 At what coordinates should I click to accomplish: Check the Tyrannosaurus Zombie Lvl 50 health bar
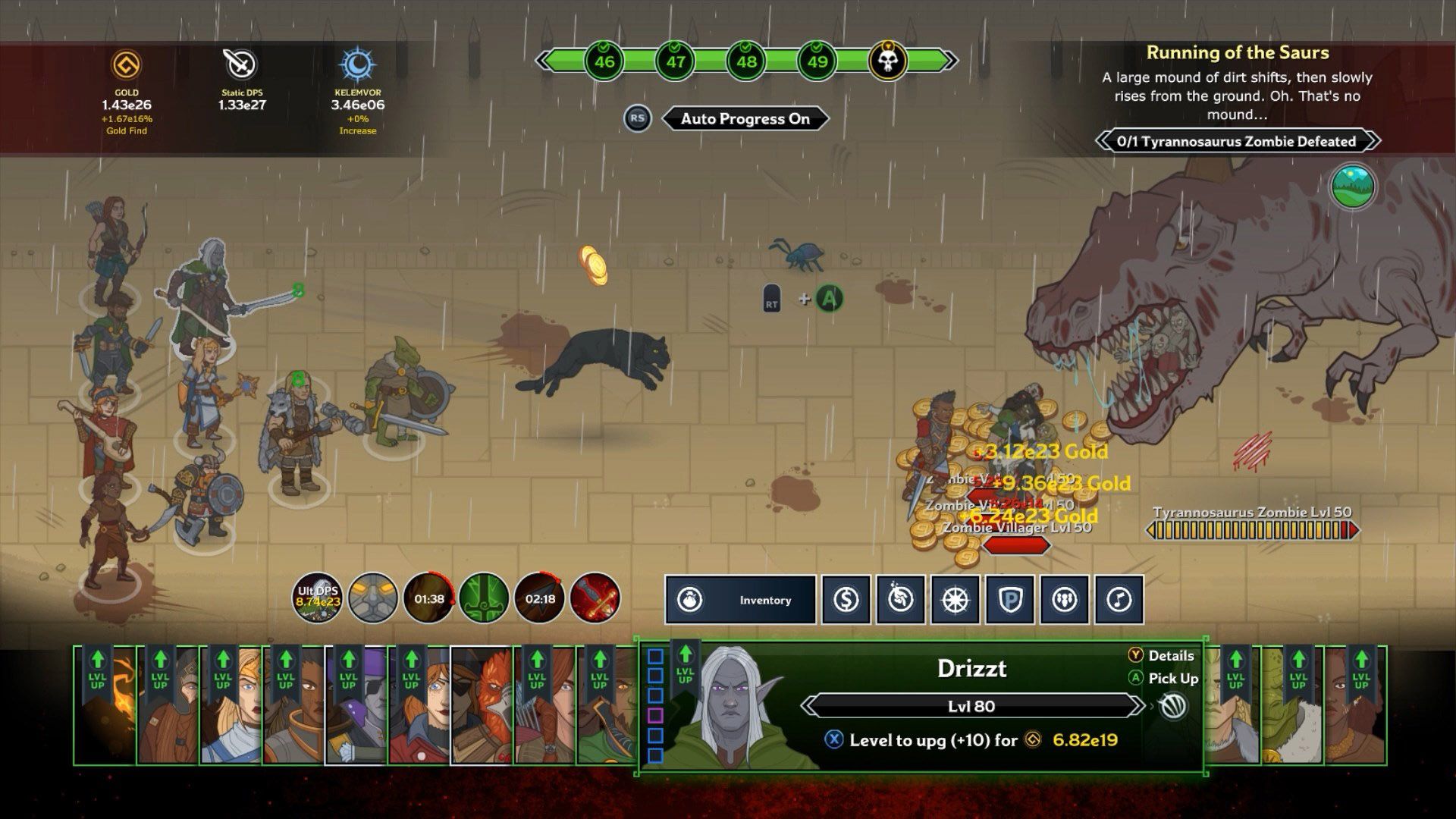coord(1253,531)
